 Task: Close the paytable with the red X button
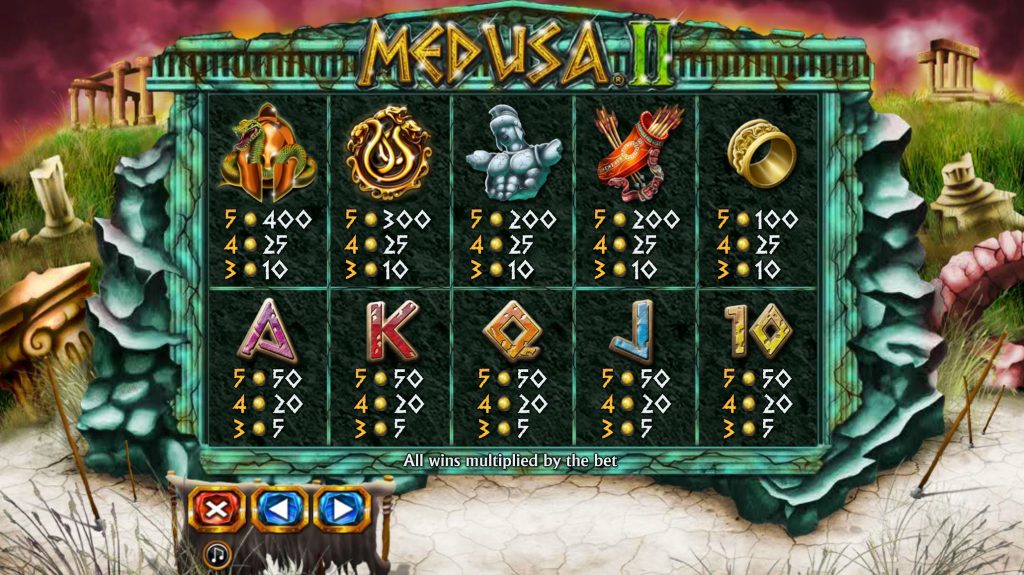click(216, 509)
